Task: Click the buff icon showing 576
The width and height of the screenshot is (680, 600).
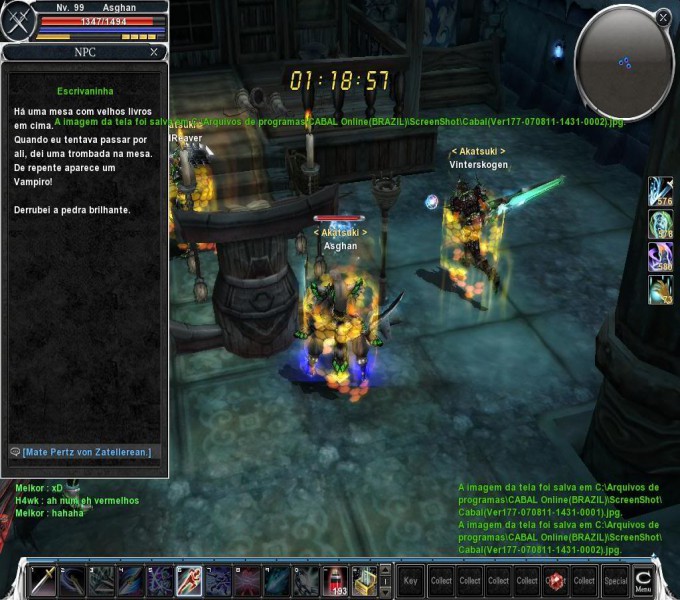Action: (660, 191)
